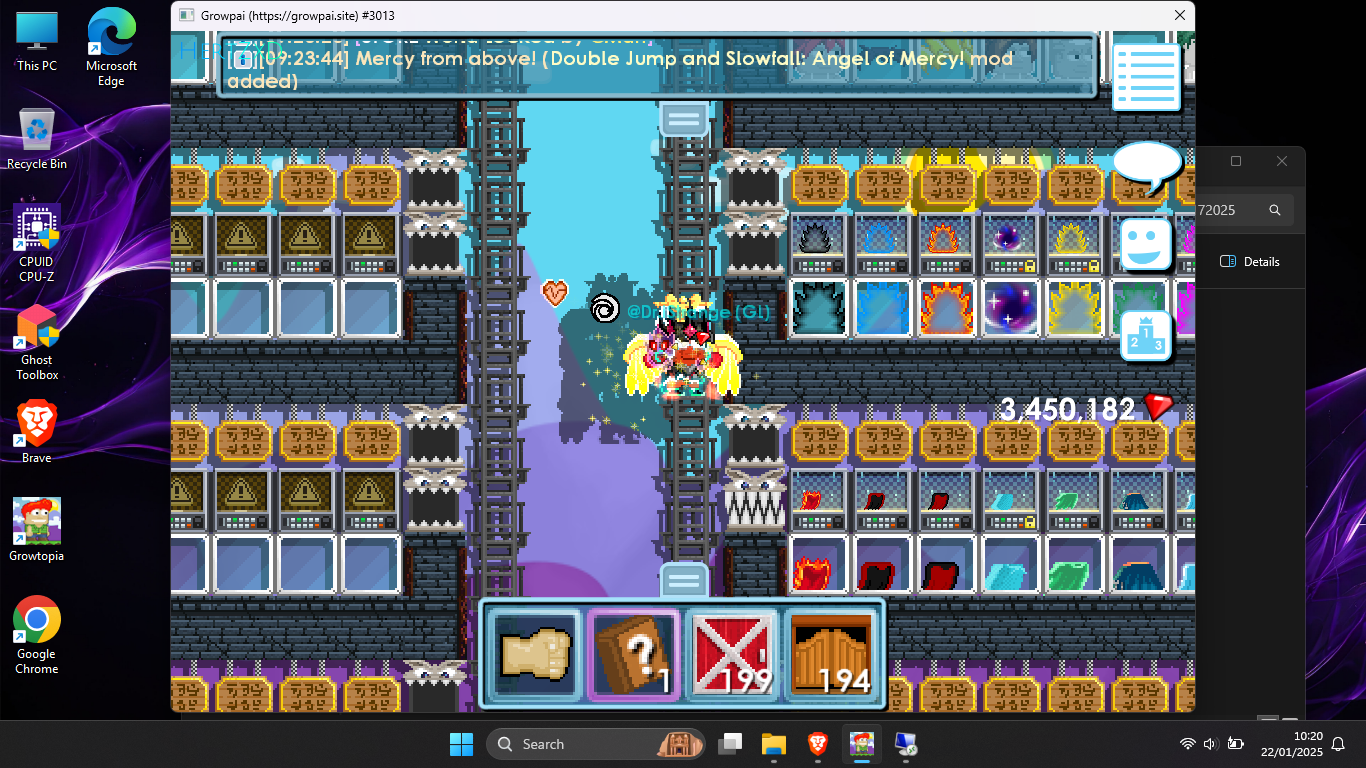Pull down the top chat handle tab
The image size is (1366, 768).
(x=684, y=119)
